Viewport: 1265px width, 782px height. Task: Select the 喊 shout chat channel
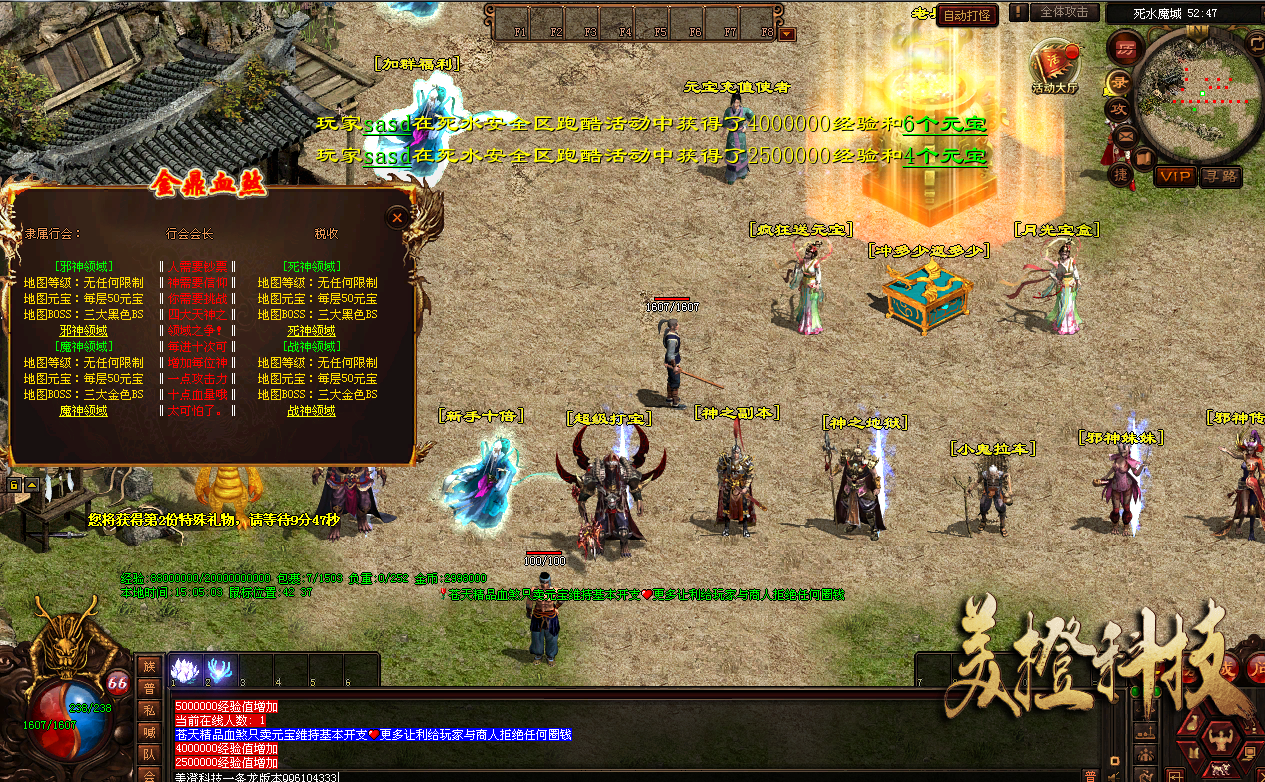click(148, 731)
